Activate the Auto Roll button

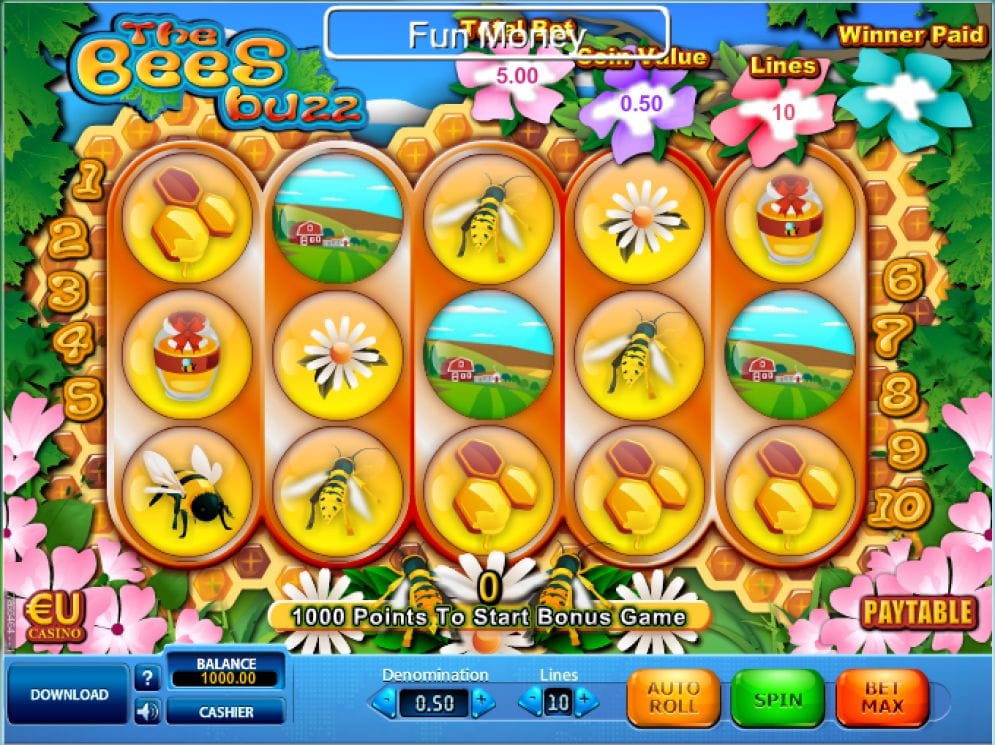(673, 697)
